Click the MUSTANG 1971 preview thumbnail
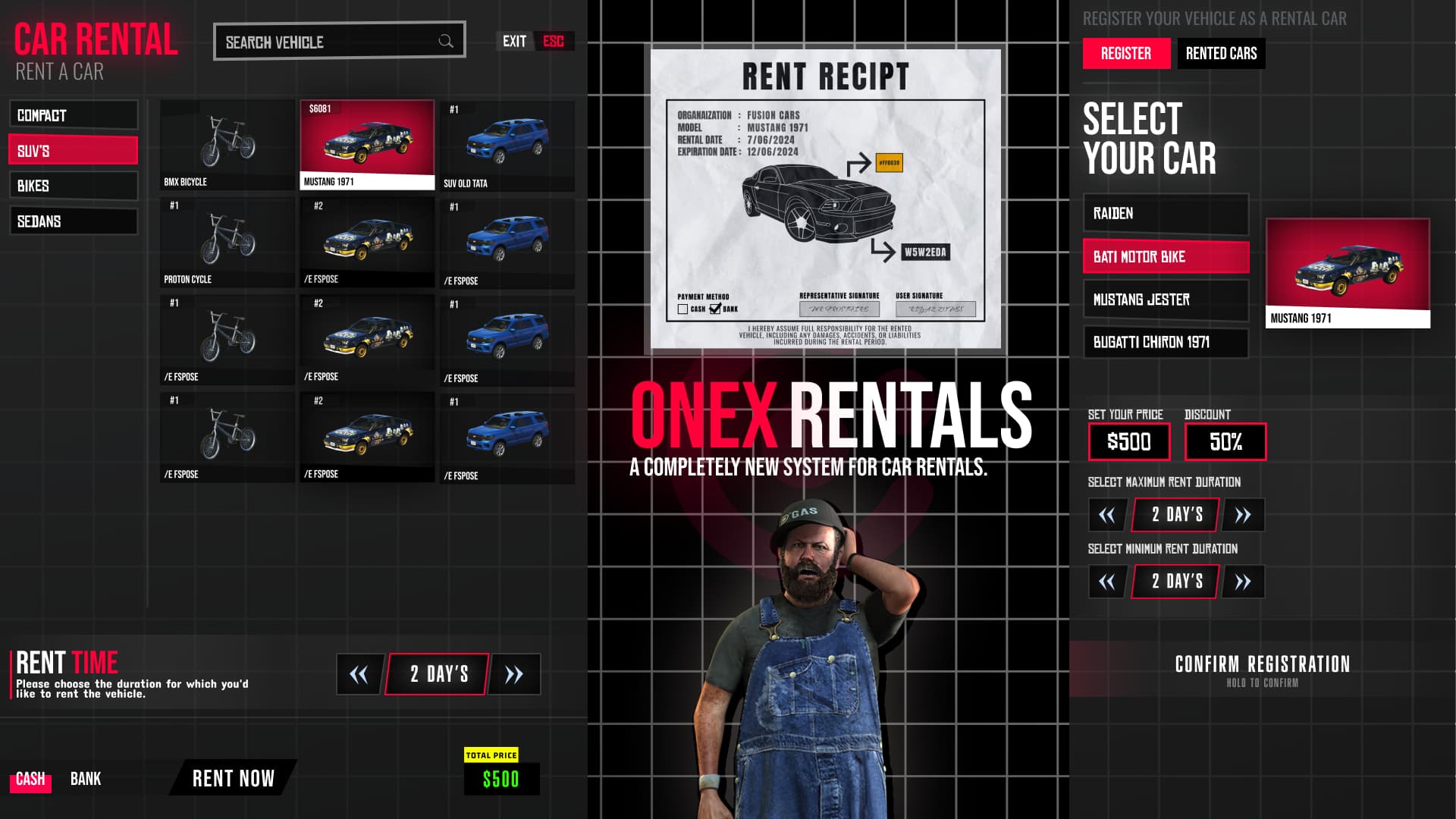 click(x=1347, y=269)
